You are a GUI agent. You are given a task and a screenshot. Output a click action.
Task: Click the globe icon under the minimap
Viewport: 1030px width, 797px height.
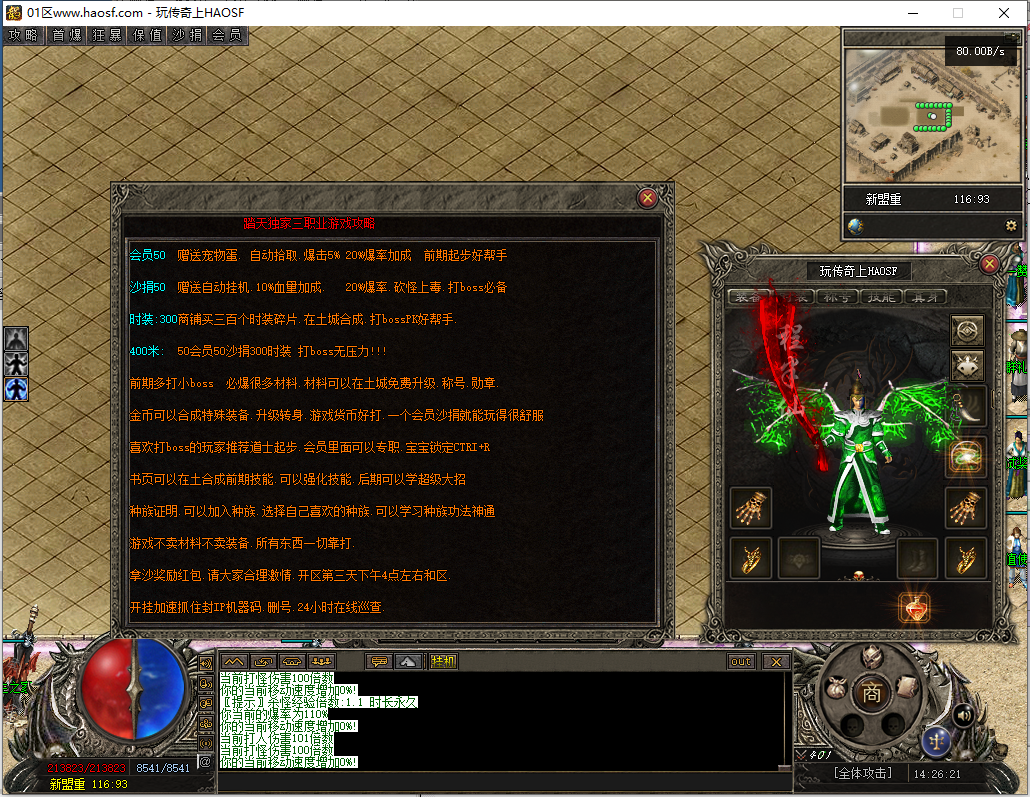tap(855, 226)
